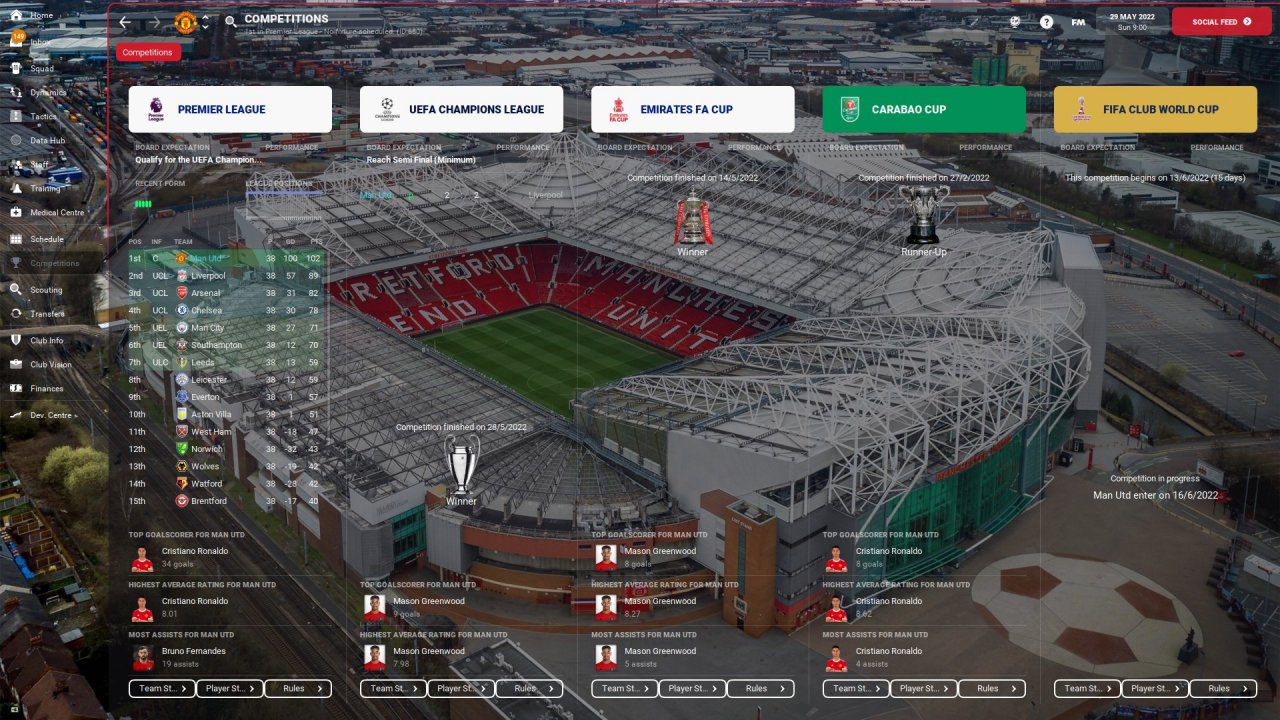
Task: Show the Schedule screen
Action: tap(46, 240)
